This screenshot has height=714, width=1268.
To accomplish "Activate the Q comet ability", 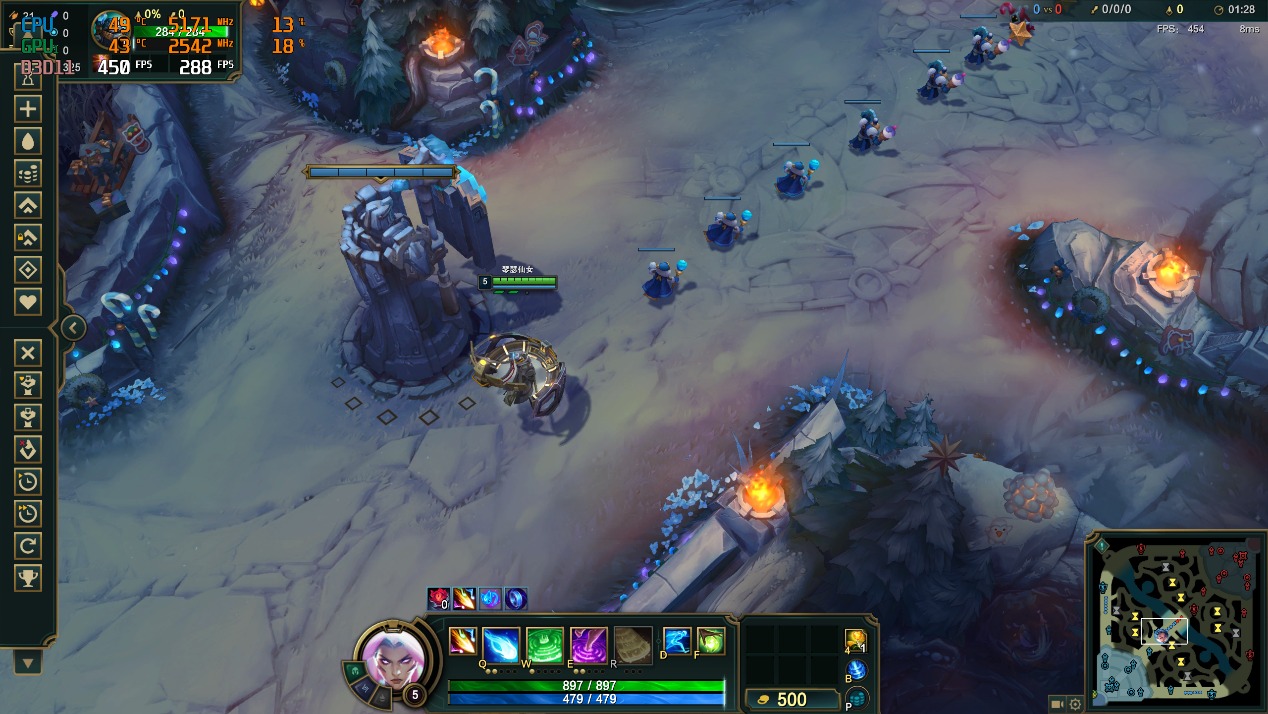I will 501,644.
